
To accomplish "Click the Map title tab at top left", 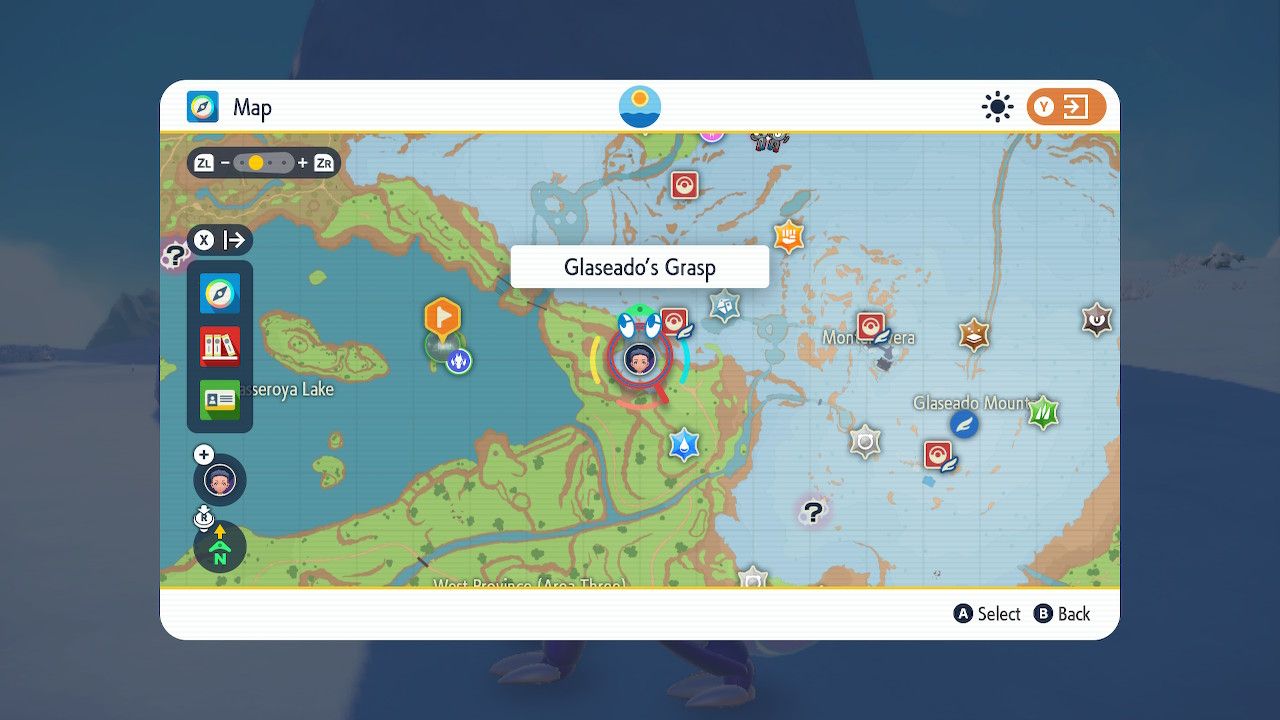I will 233,108.
